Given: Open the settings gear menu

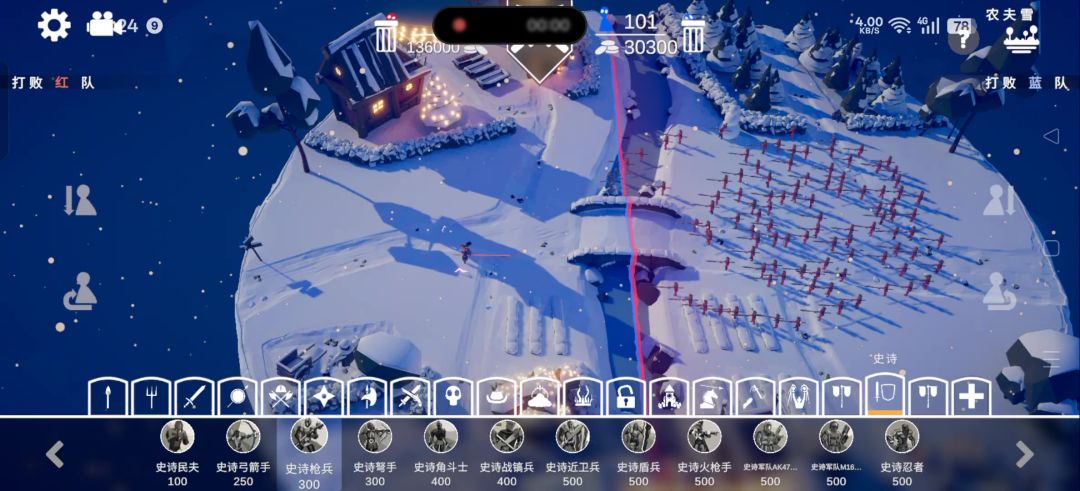Looking at the screenshot, I should pyautogui.click(x=54, y=25).
